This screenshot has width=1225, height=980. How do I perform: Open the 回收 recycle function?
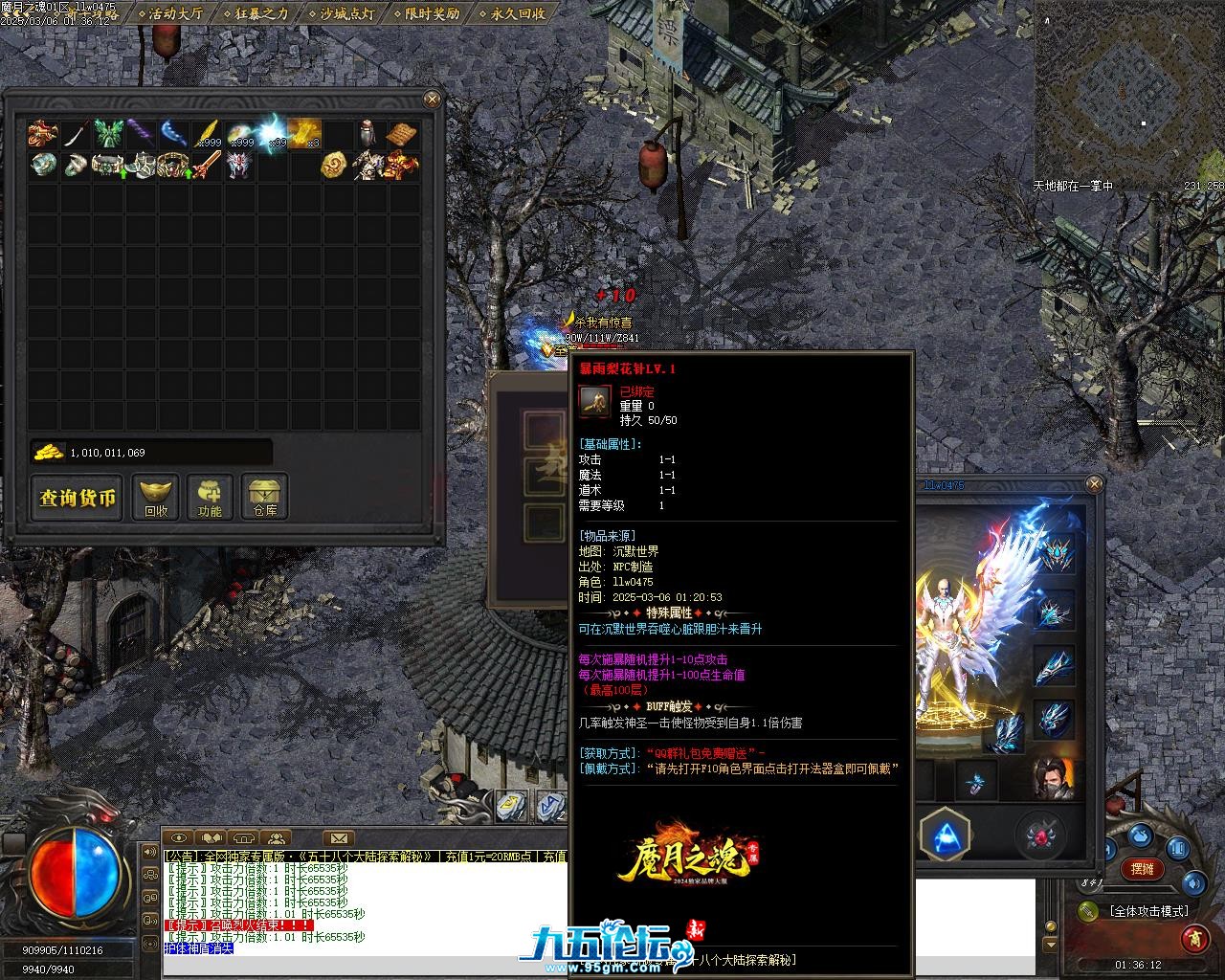click(156, 498)
